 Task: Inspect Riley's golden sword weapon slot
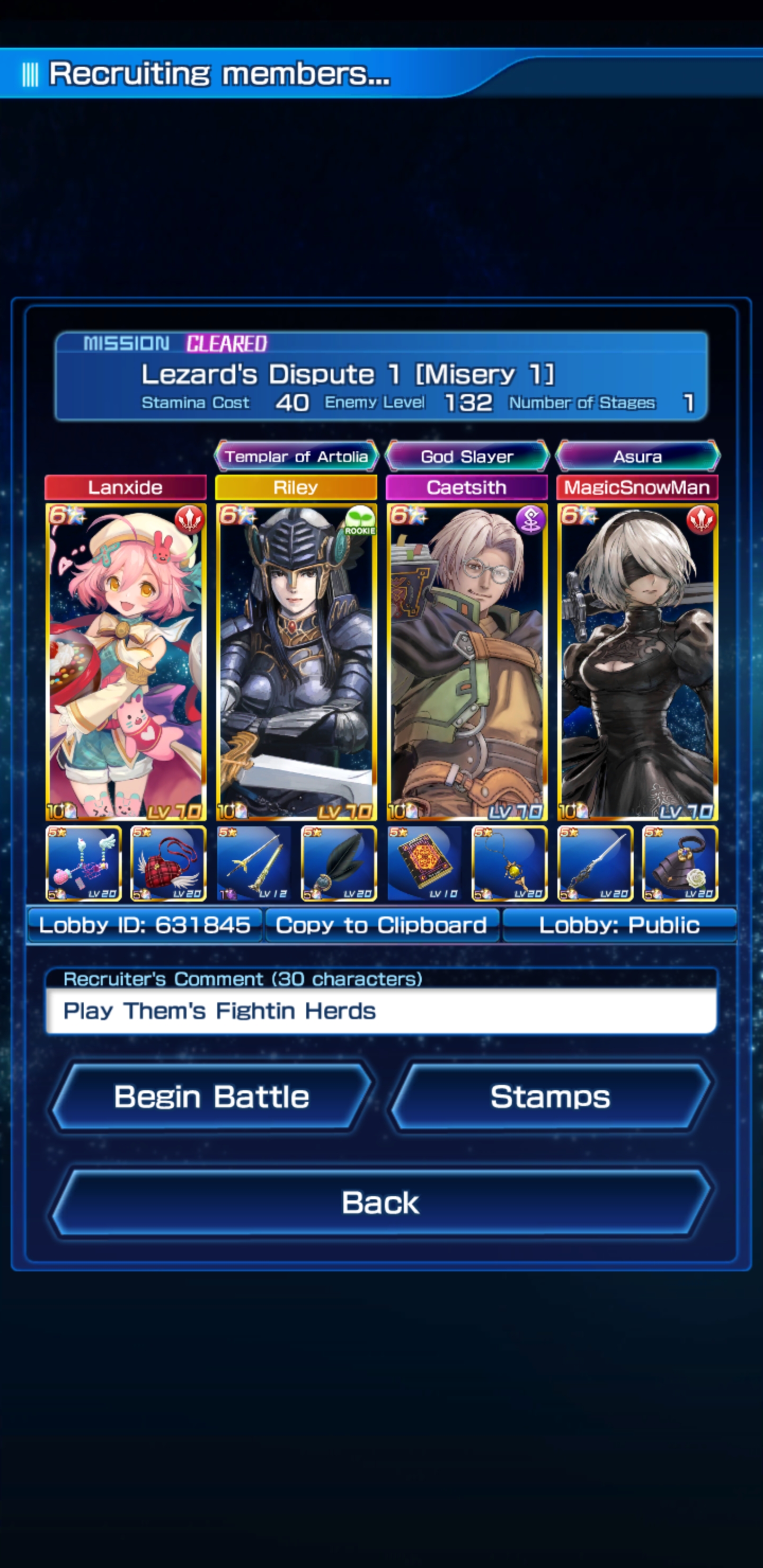[x=254, y=864]
